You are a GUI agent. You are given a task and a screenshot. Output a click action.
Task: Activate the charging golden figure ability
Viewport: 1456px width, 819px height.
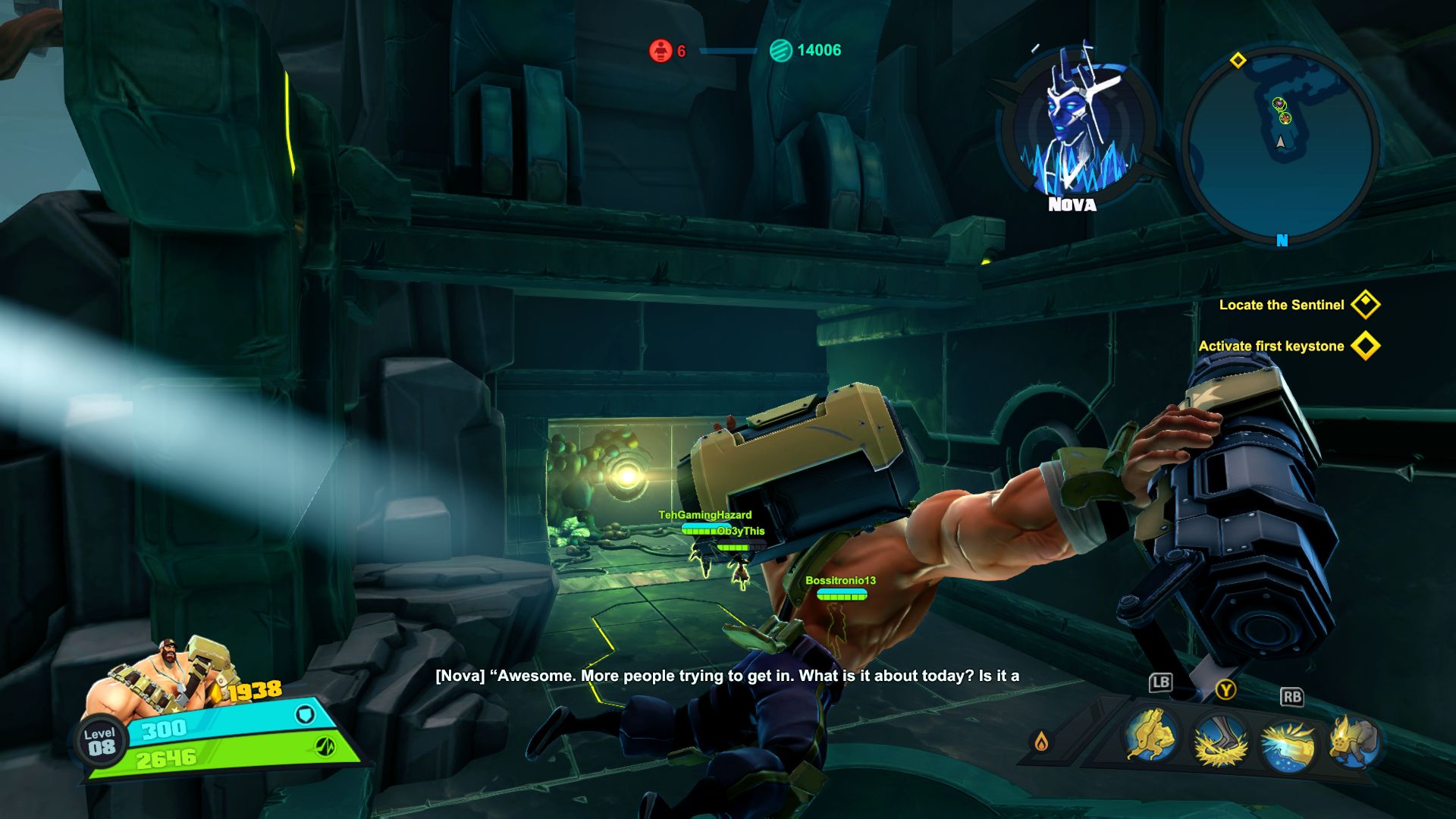click(1151, 736)
